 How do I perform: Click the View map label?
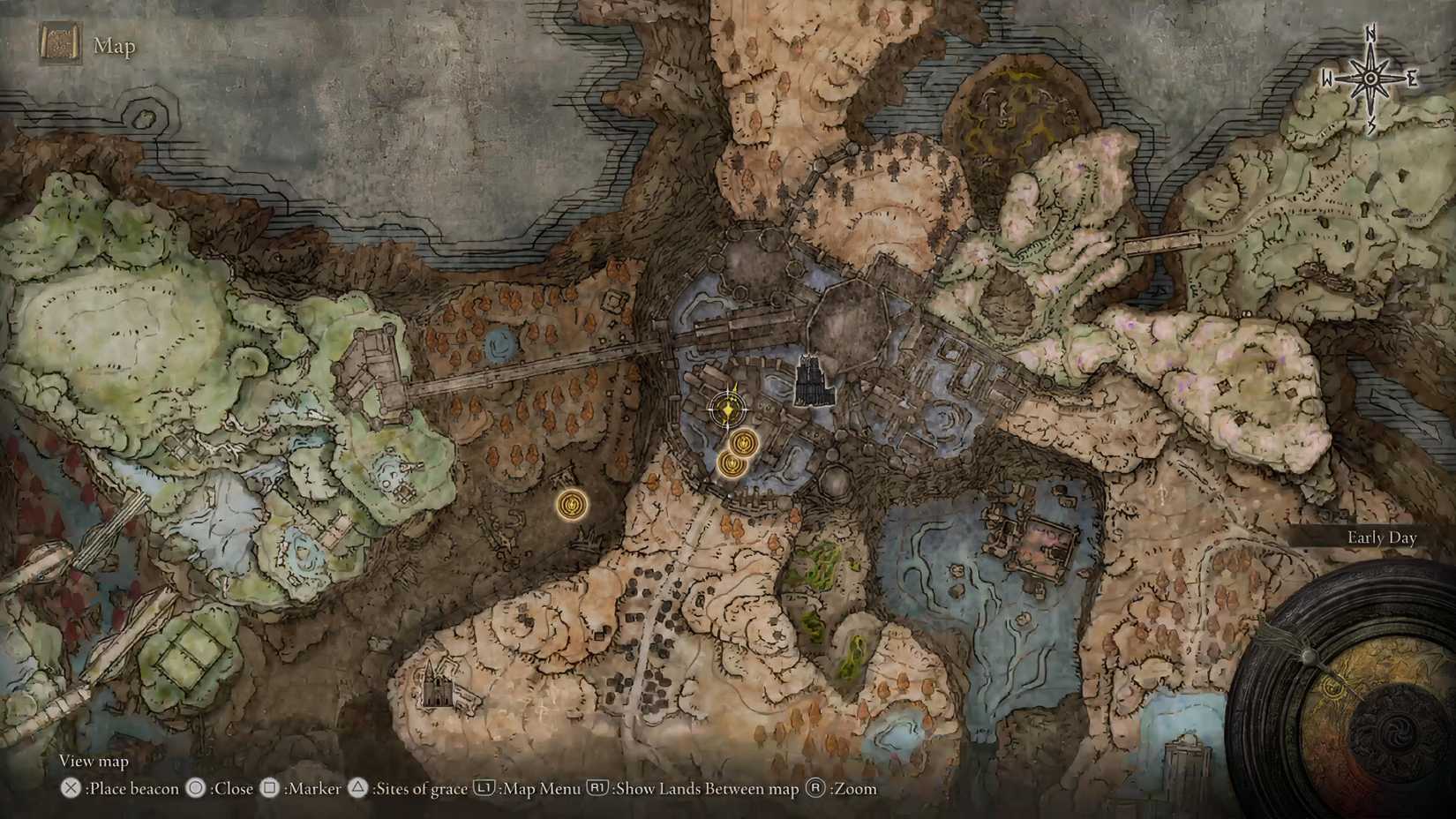pyautogui.click(x=93, y=760)
